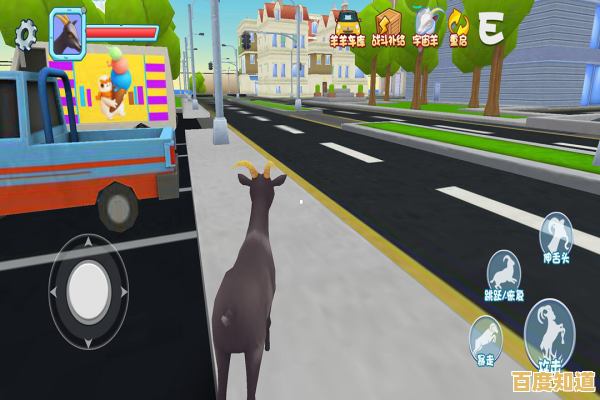This screenshot has height=400, width=600.
Task: Open settings with the gear icon
Action: (x=26, y=35)
